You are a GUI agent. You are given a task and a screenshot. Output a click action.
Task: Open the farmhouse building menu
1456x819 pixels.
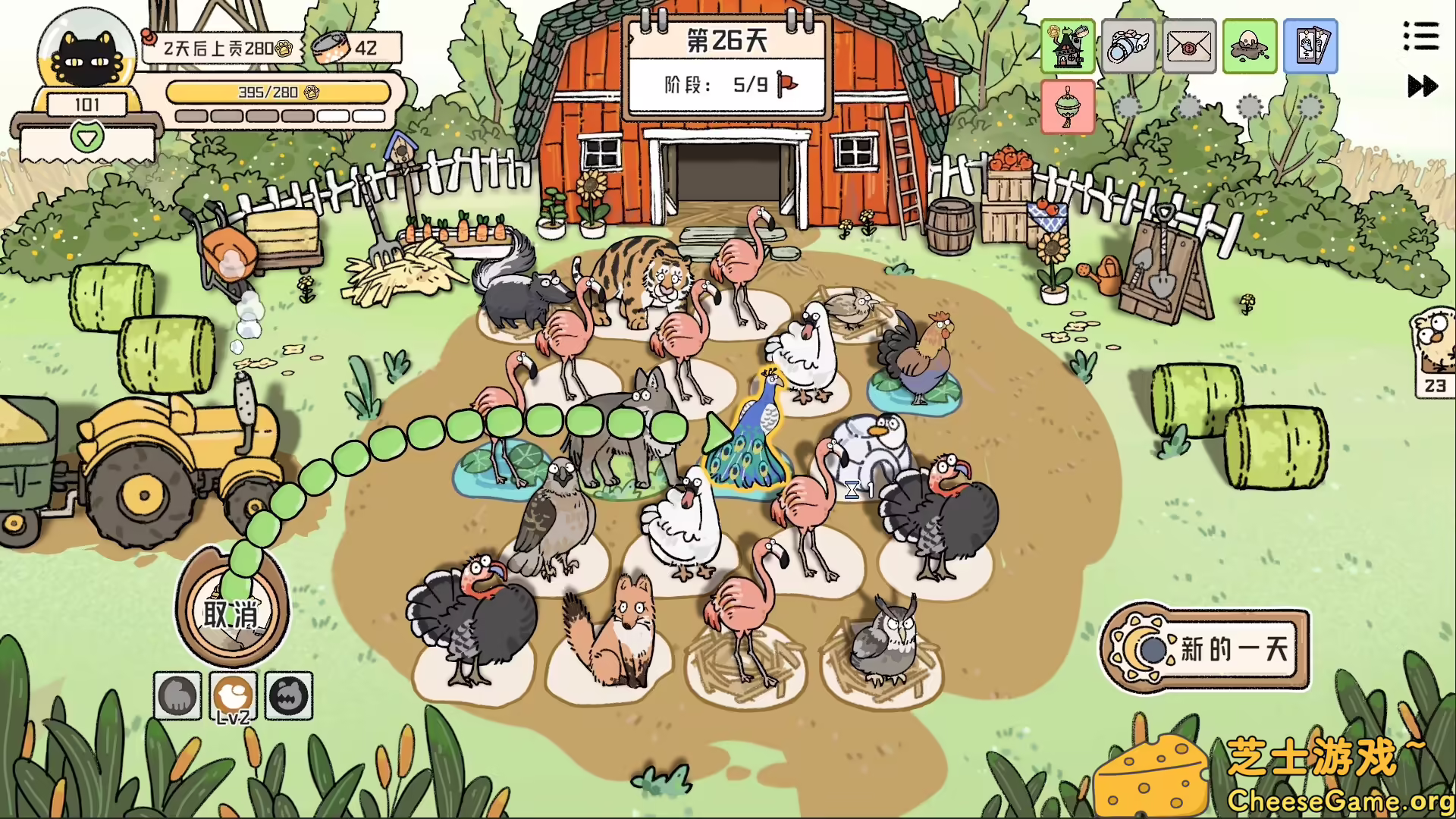point(1068,47)
